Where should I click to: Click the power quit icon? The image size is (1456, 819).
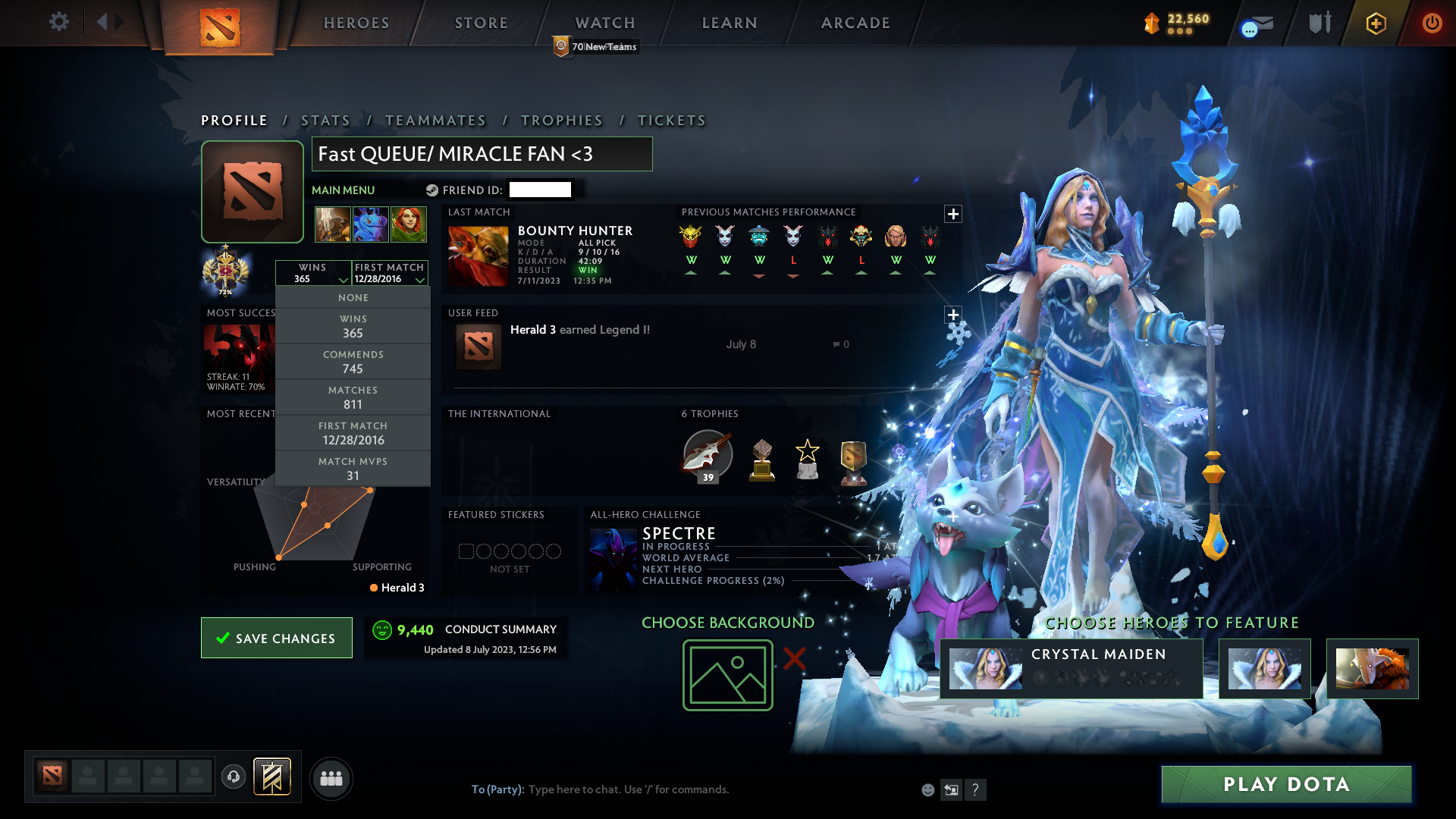1432,23
